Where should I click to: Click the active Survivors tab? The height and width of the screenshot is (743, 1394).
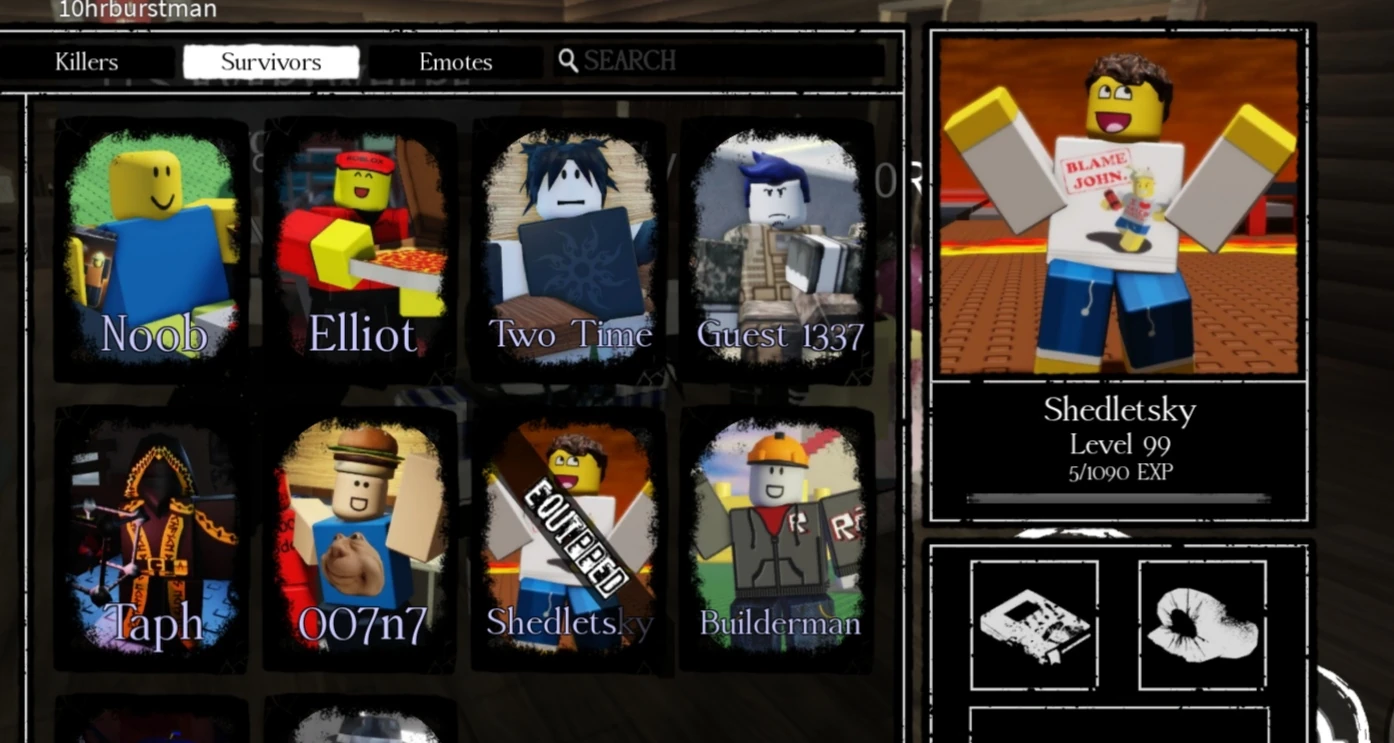click(x=271, y=61)
